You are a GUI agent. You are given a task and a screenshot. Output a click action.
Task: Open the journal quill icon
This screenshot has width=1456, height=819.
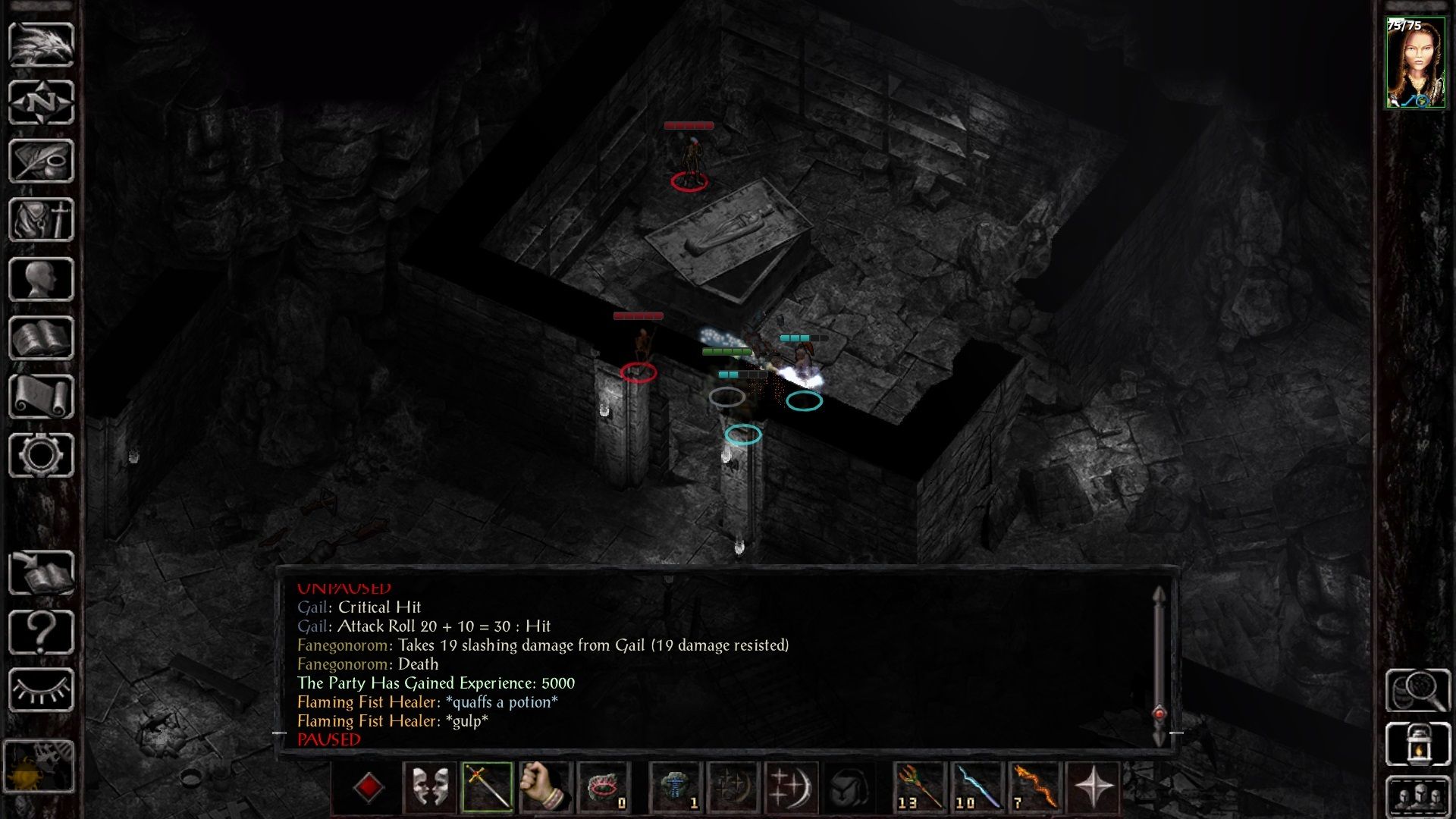(41, 161)
